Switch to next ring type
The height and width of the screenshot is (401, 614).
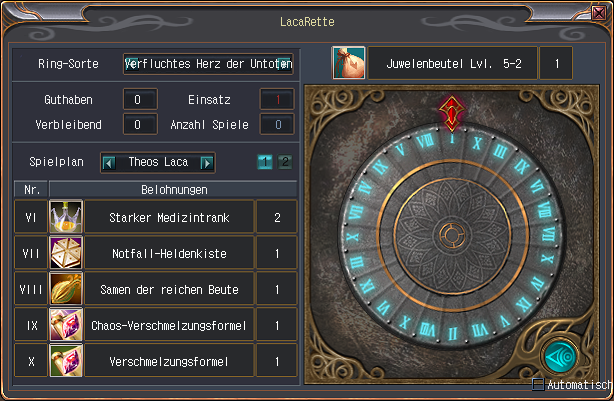286,64
